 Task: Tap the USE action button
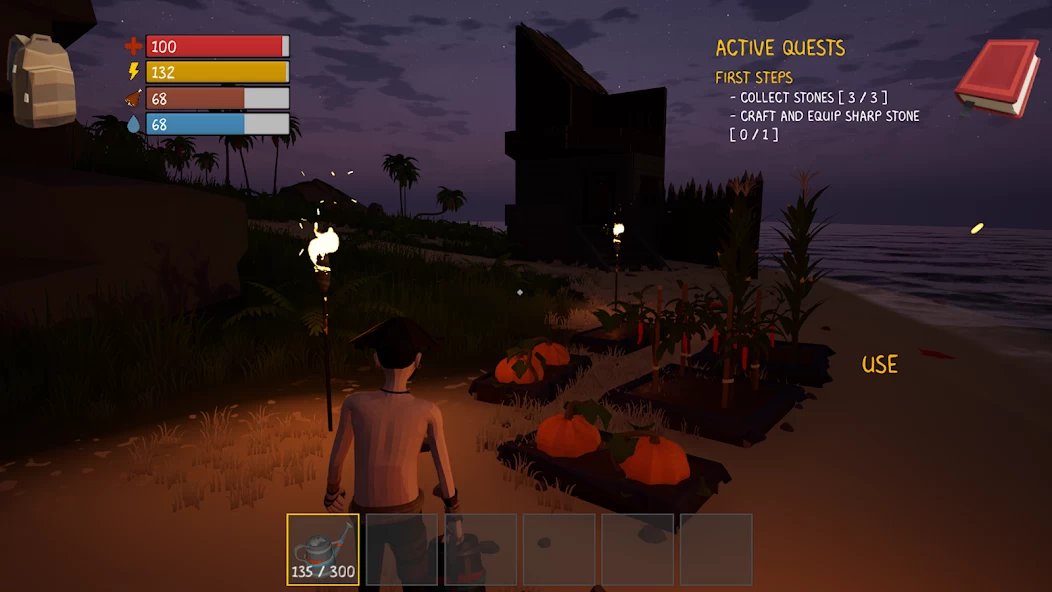pos(880,365)
